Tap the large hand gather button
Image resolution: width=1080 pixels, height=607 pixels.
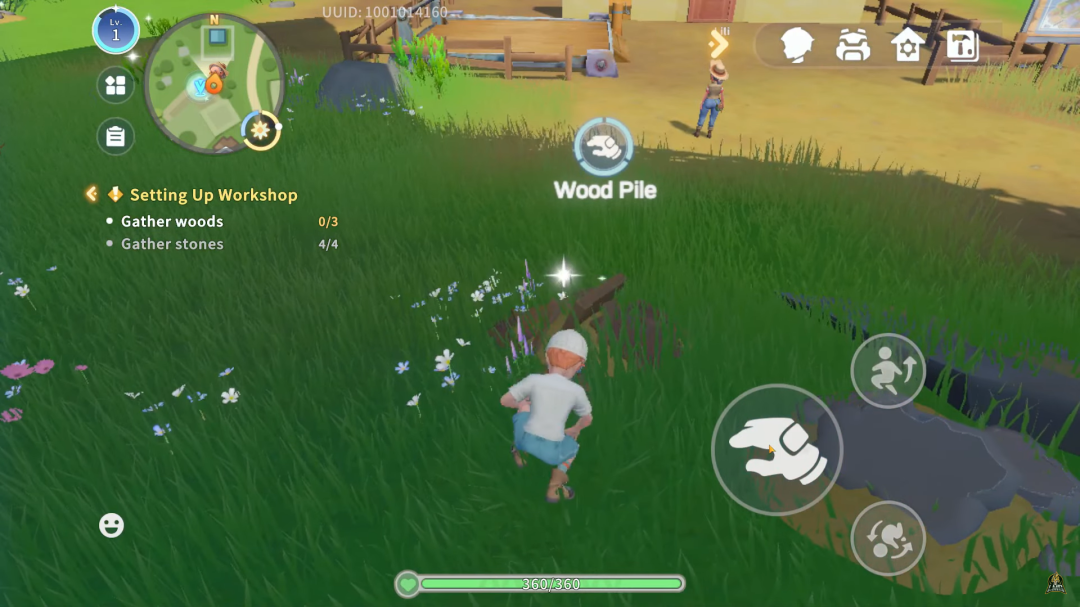click(777, 450)
